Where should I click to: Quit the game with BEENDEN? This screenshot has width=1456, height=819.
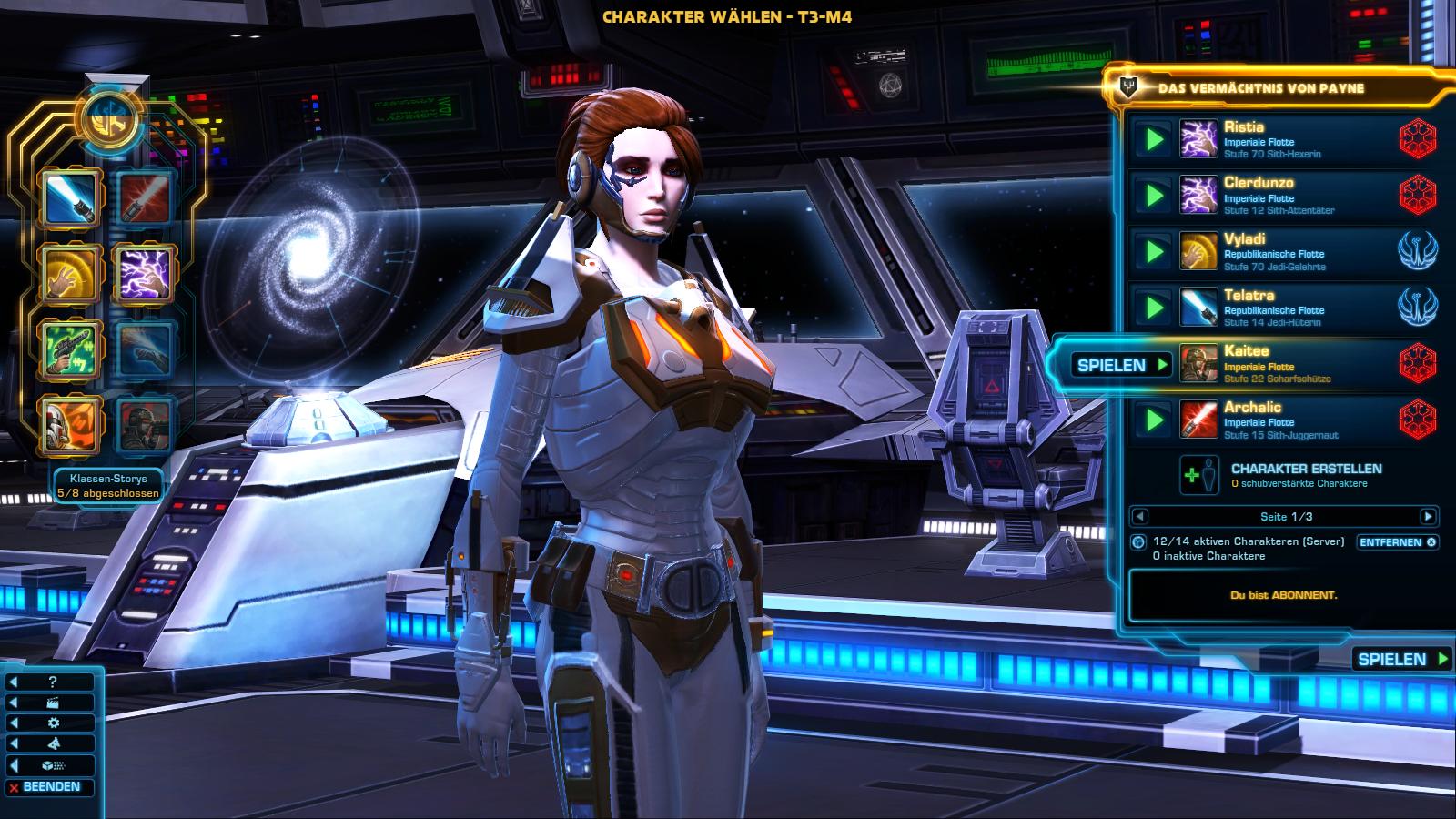point(51,787)
